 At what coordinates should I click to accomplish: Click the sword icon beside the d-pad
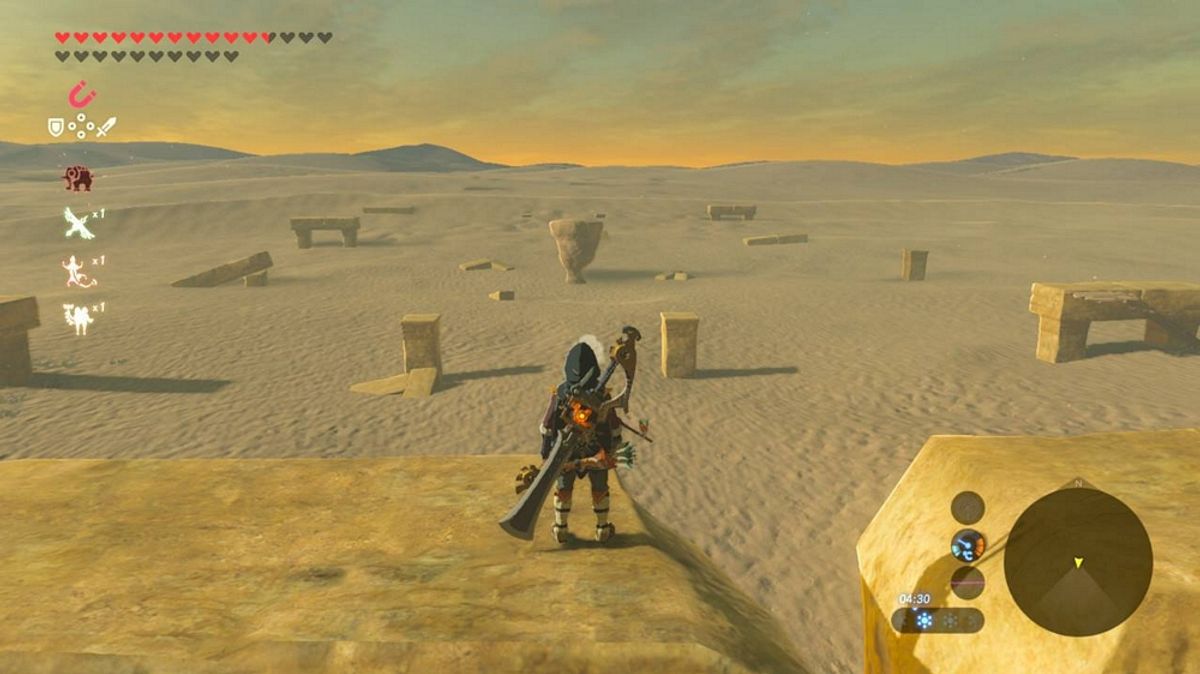pos(107,127)
